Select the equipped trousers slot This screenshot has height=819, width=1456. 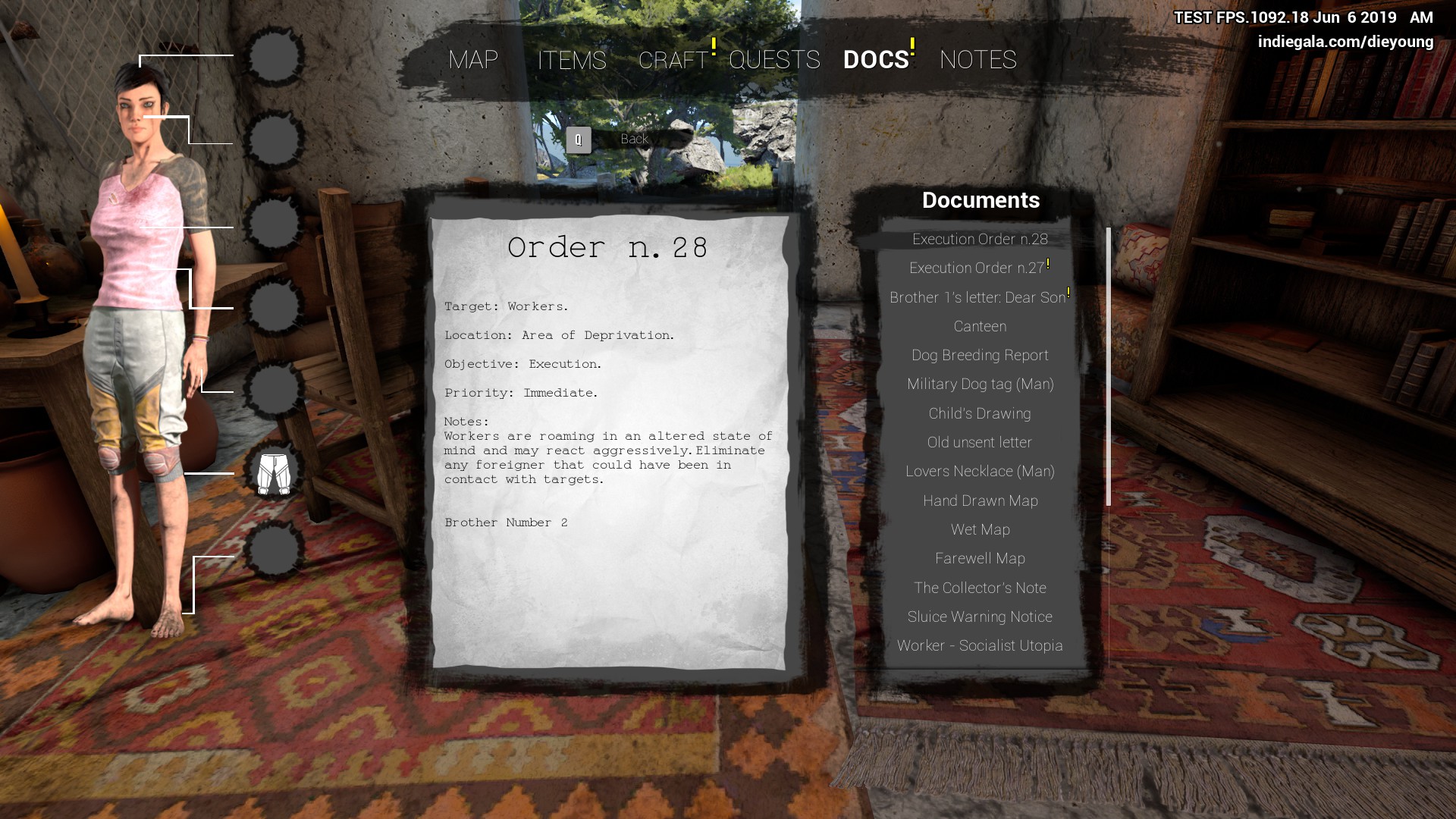click(274, 474)
